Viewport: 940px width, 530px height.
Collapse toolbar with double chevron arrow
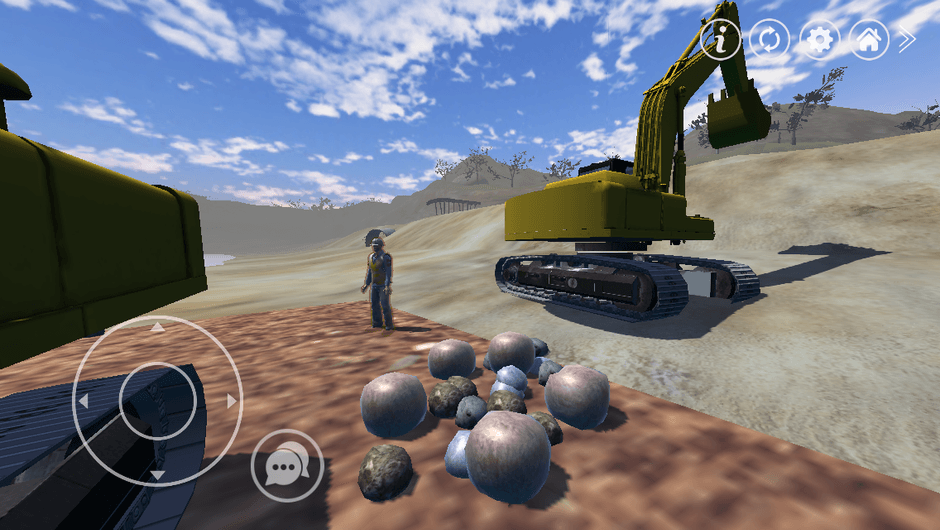click(907, 39)
